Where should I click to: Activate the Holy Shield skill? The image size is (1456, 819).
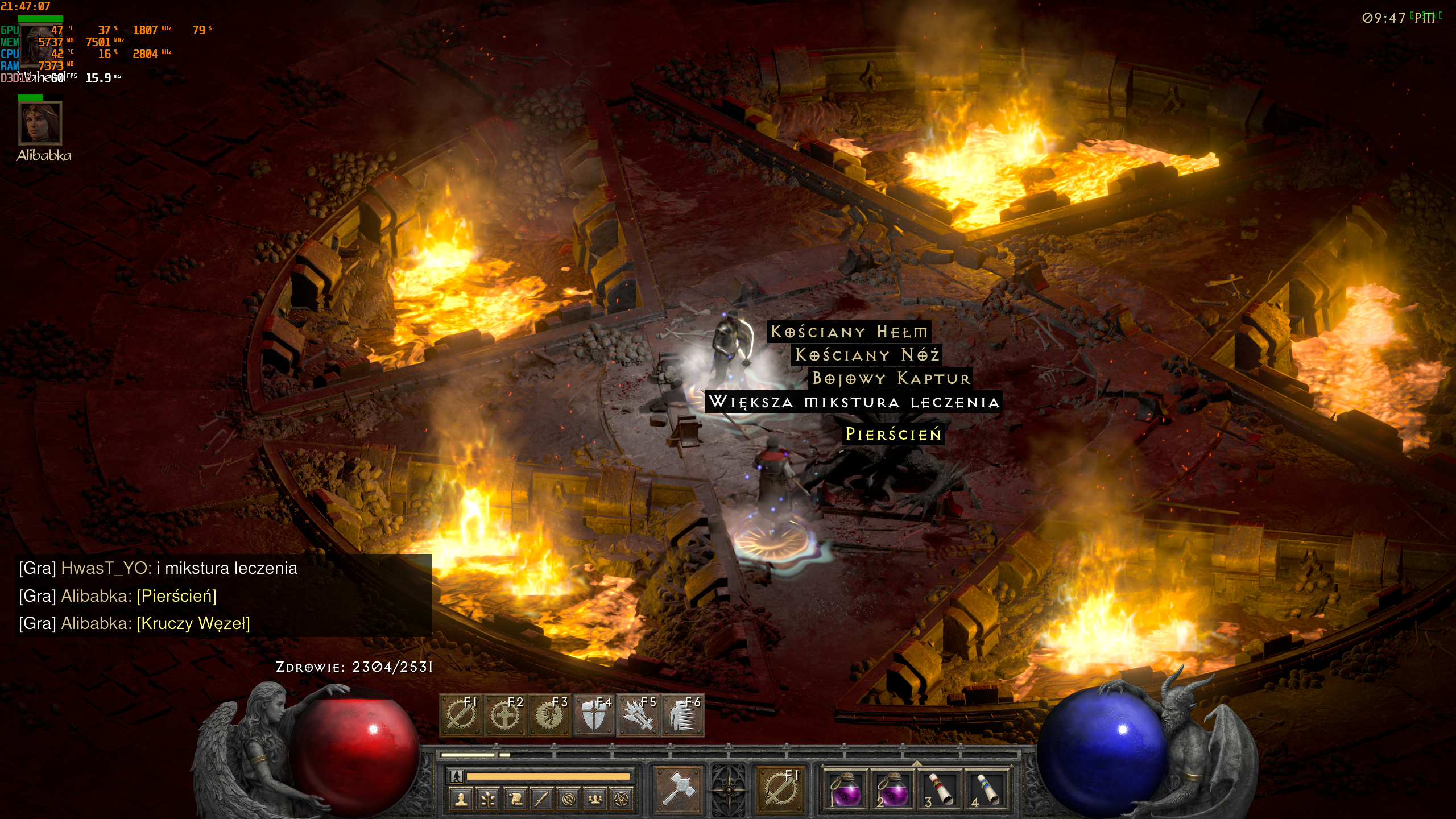pyautogui.click(x=593, y=715)
